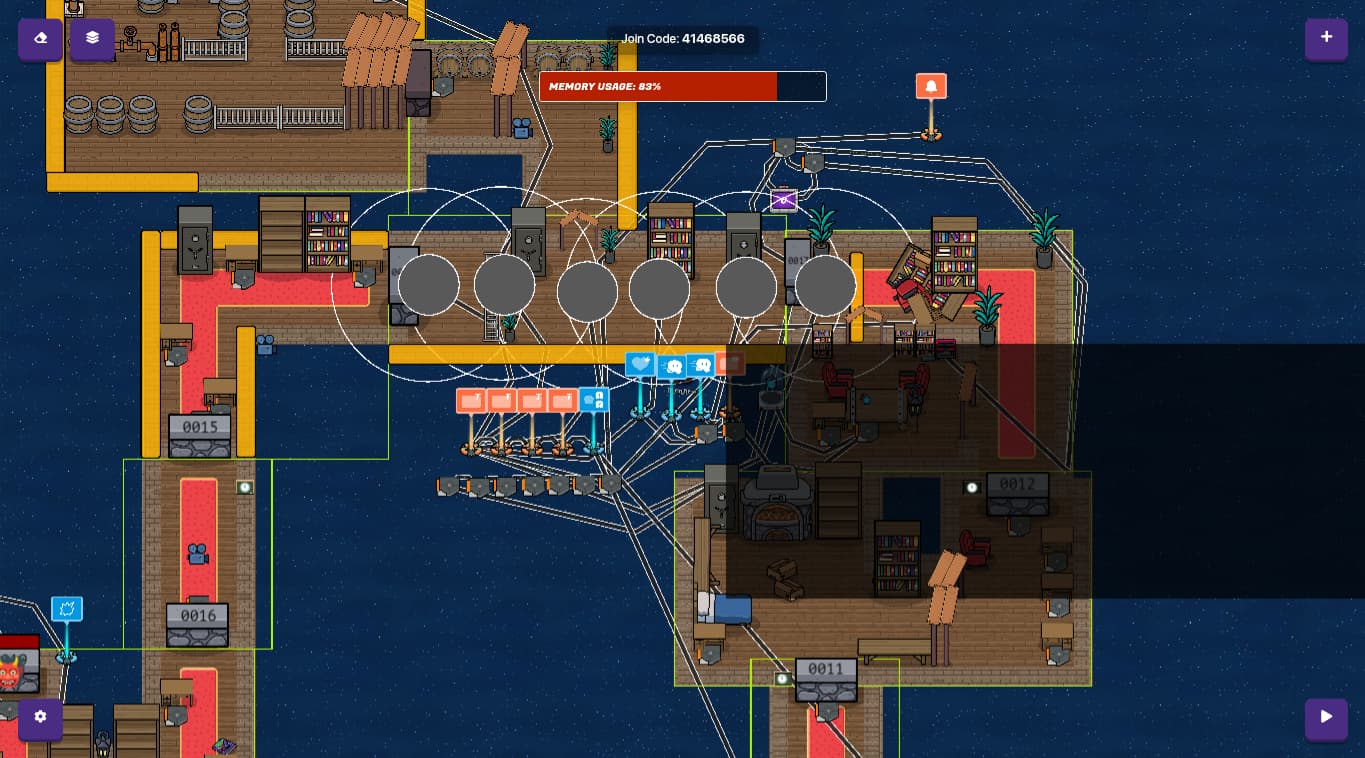Screen dimensions: 1365x758
Task: Open the layers panel
Action: (x=92, y=38)
